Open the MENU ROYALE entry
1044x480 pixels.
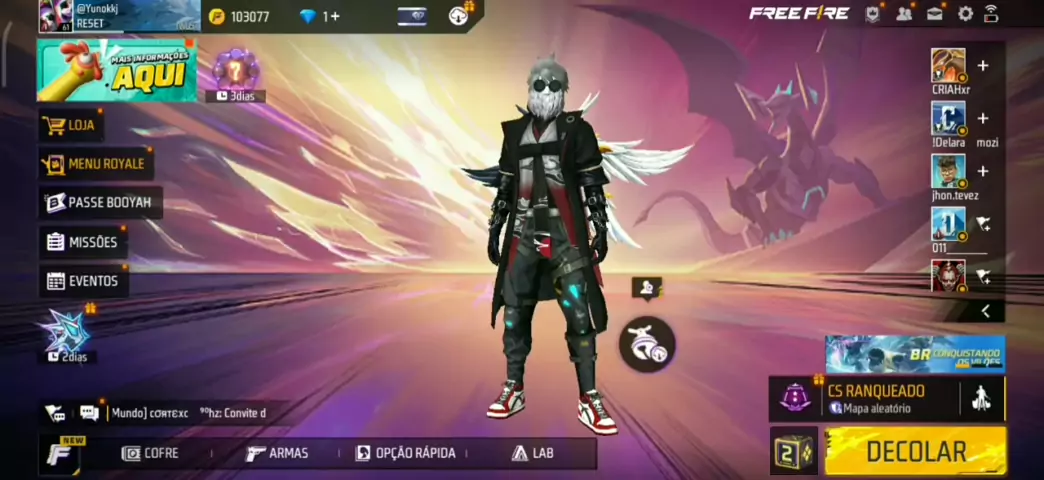[95, 164]
